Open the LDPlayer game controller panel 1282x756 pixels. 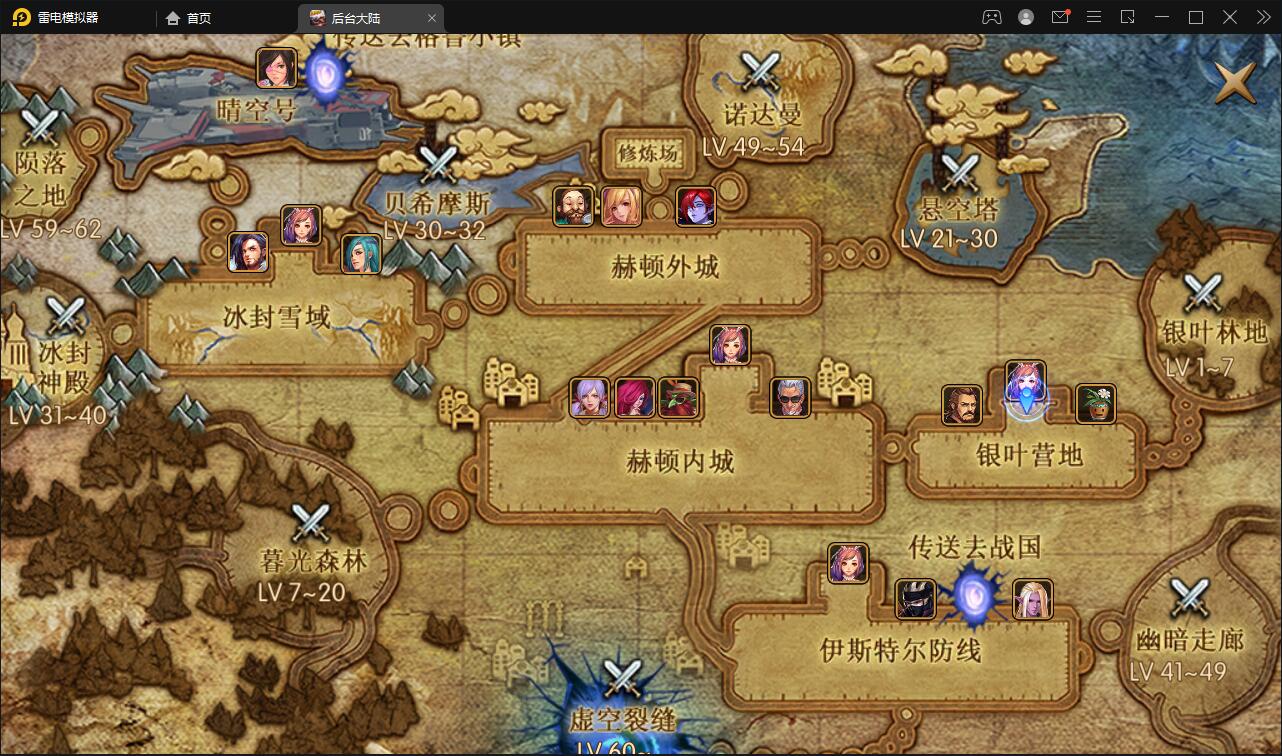click(992, 17)
